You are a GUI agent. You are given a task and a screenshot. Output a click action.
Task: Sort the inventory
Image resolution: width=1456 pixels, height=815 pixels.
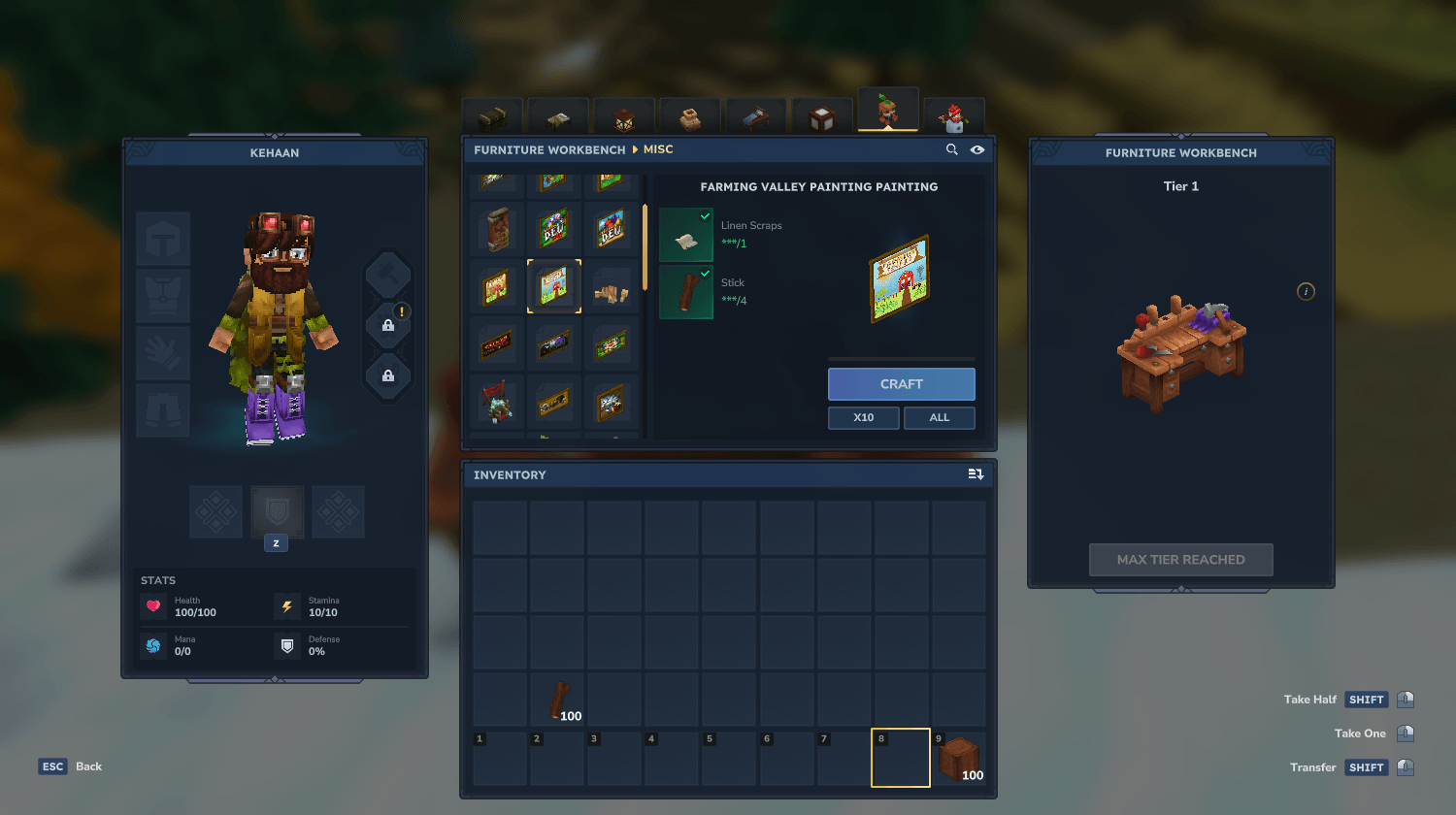(976, 474)
